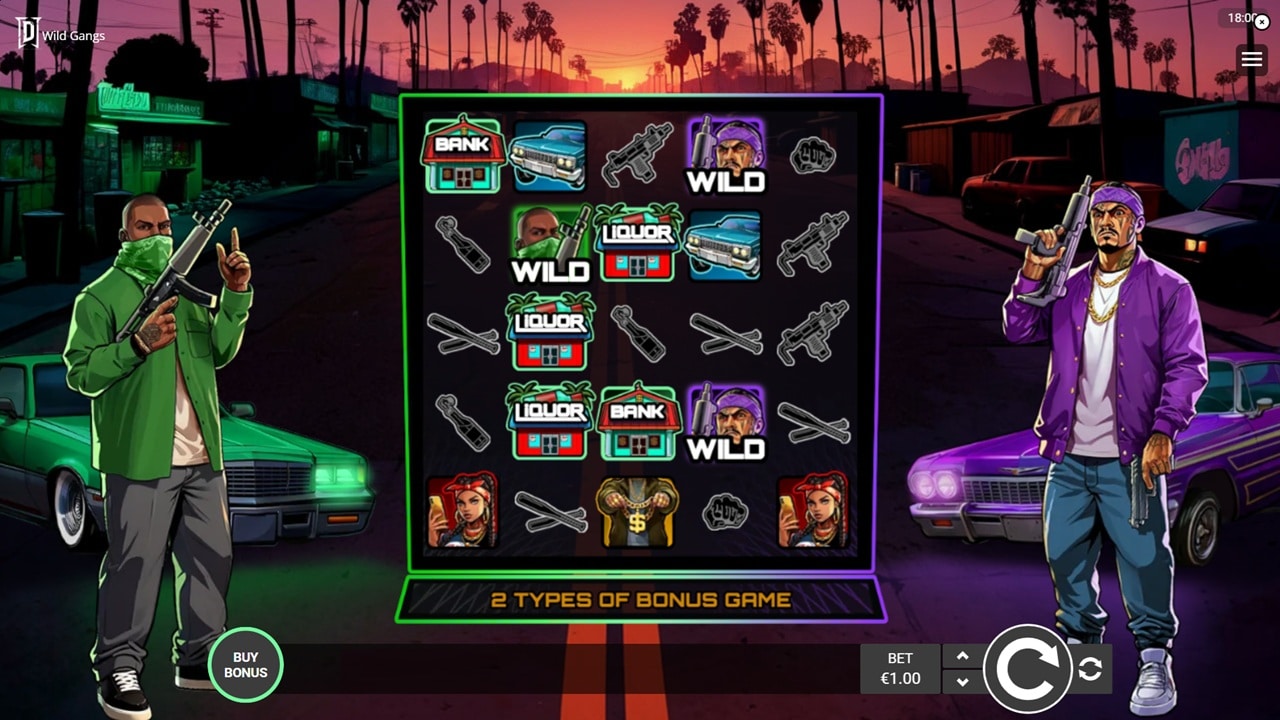Close the game with the X button
This screenshot has height=720, width=1280.
click(x=1262, y=22)
